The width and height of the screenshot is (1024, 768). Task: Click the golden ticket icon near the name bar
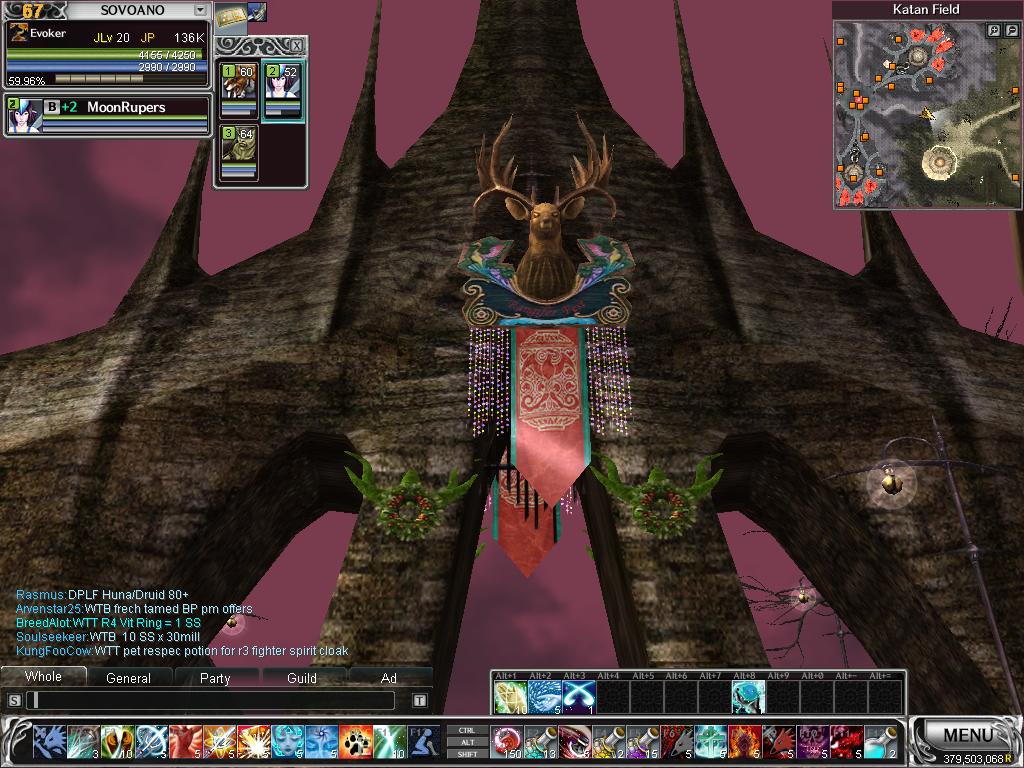point(232,15)
